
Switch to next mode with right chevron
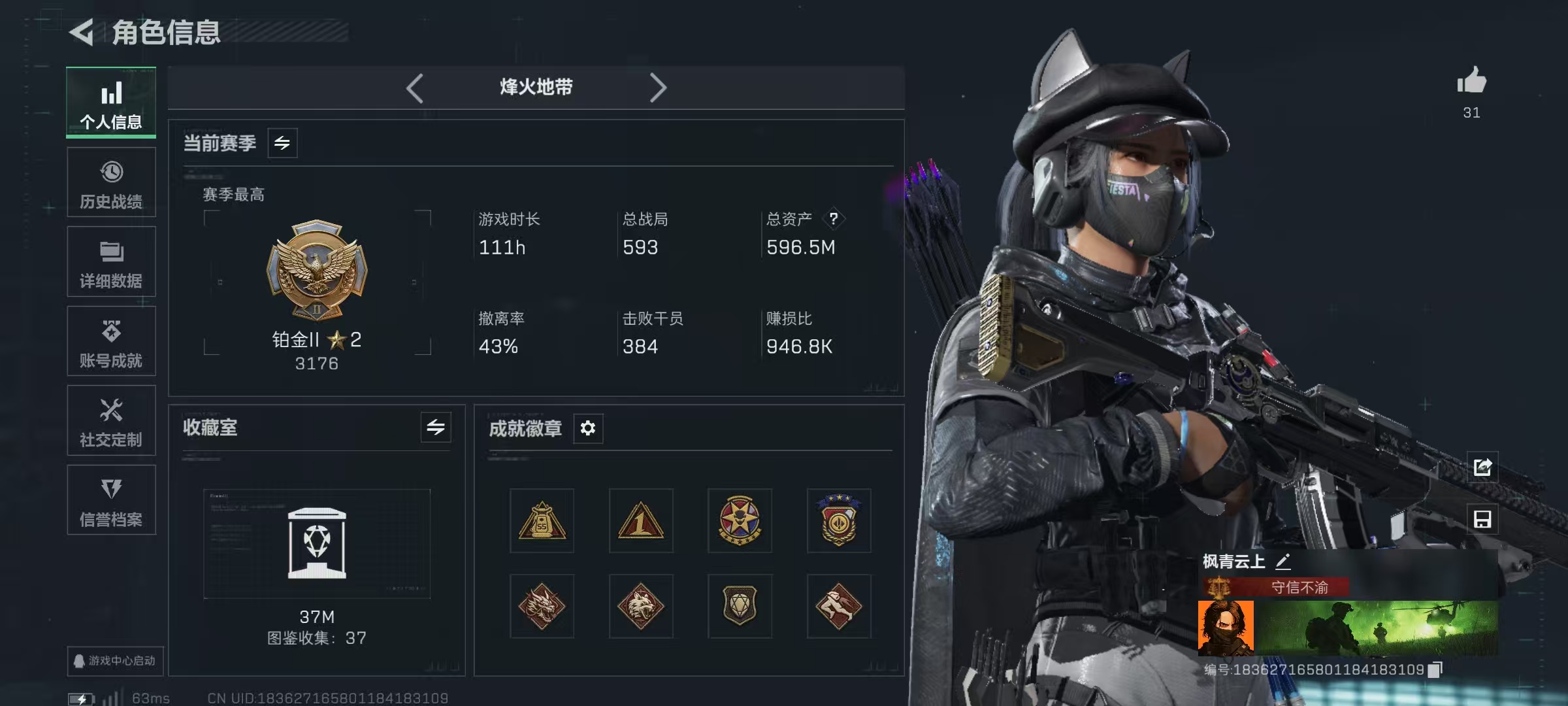tap(659, 88)
